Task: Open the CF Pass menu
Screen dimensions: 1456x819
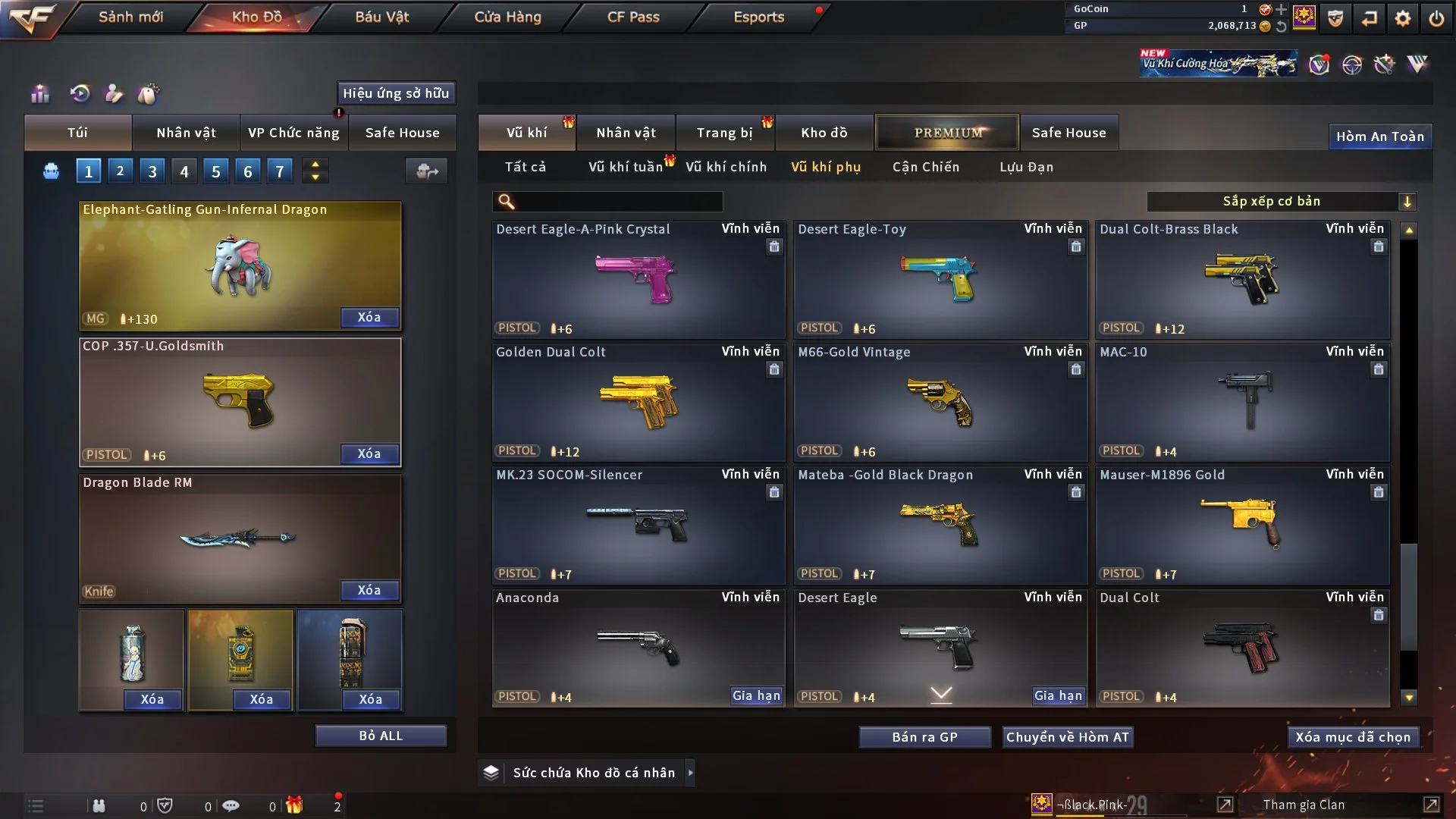Action: 633,17
